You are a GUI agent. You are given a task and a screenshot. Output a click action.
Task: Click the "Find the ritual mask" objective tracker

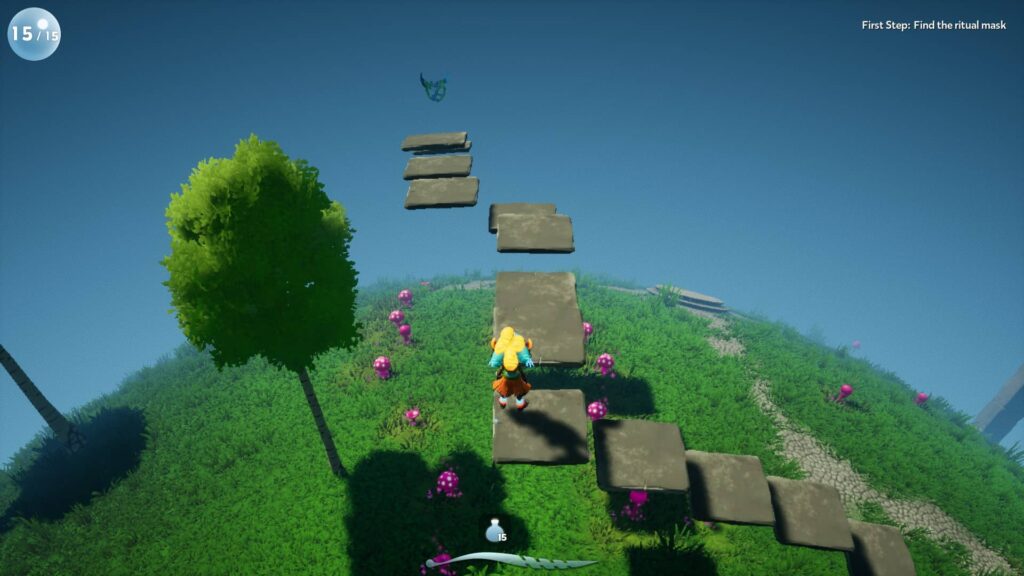coord(933,25)
